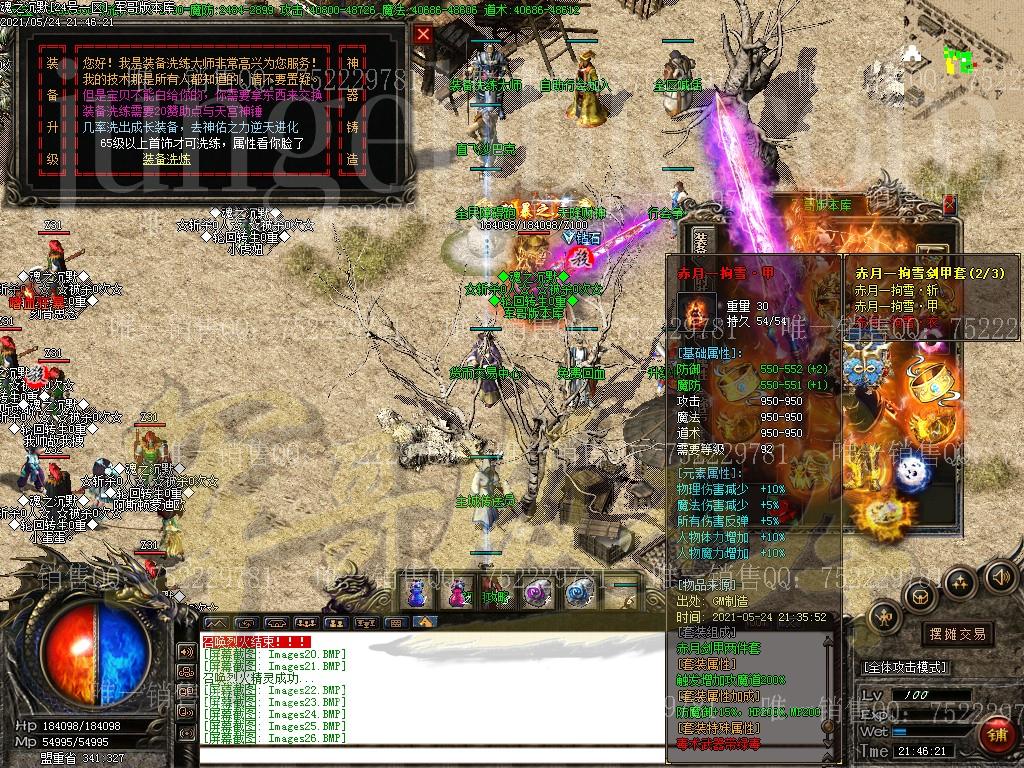Choose the 装备洗练 option link
Screen dimensions: 1024x768
165,159
